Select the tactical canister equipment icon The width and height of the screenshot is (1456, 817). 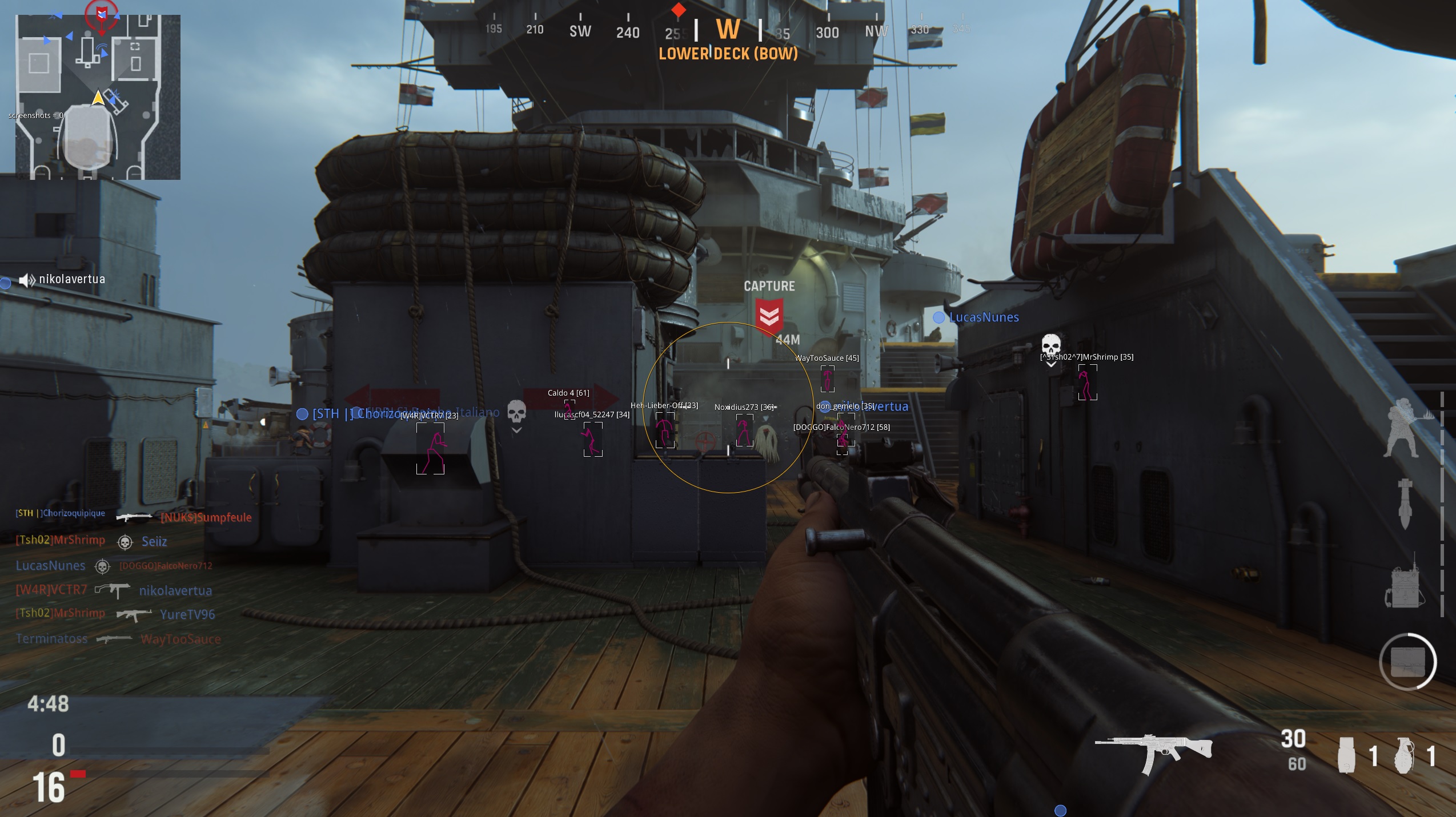click(1346, 755)
